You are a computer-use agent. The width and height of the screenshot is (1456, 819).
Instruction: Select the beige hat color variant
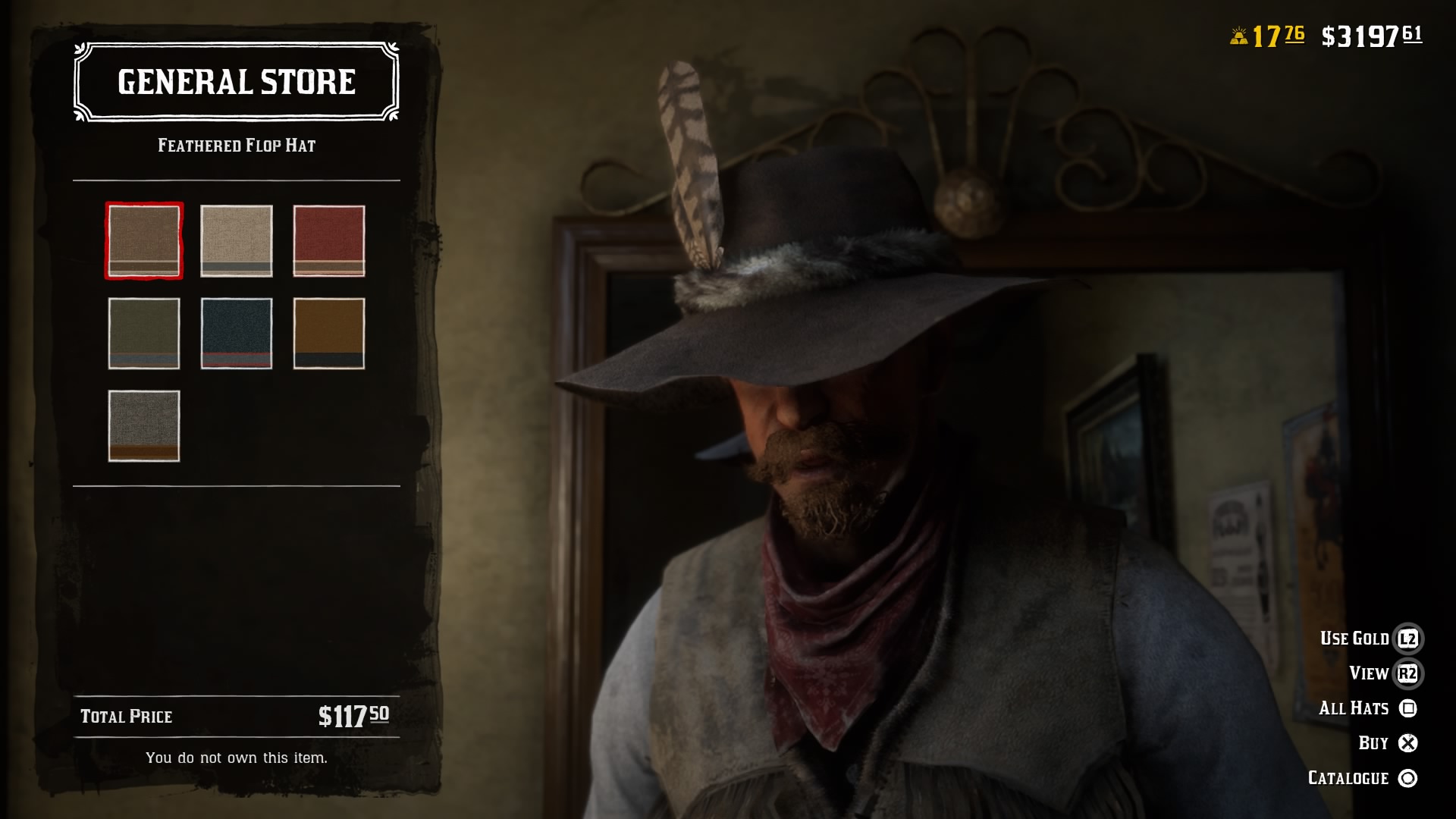pyautogui.click(x=237, y=241)
